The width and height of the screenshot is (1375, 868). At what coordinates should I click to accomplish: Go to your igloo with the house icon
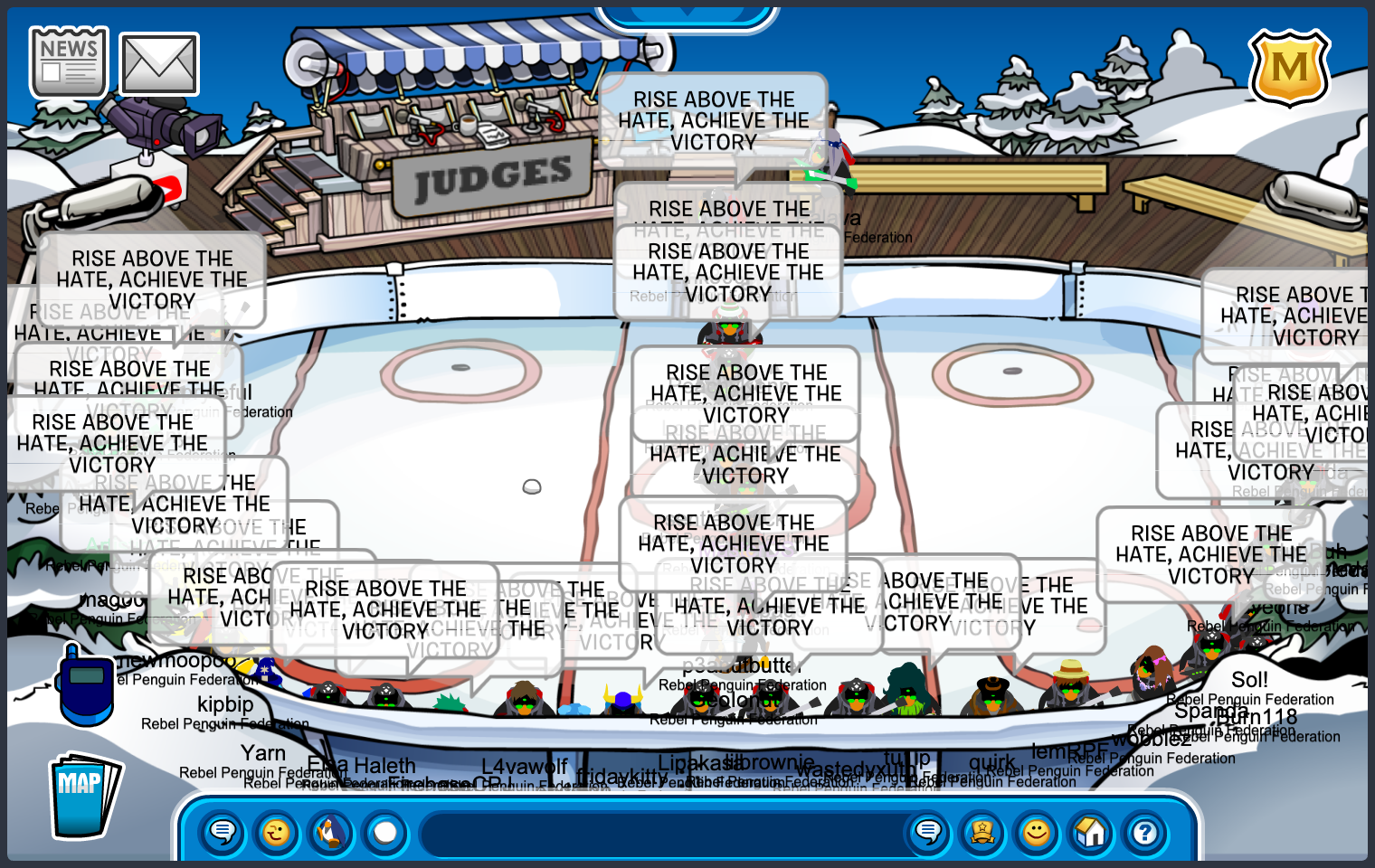(1091, 832)
